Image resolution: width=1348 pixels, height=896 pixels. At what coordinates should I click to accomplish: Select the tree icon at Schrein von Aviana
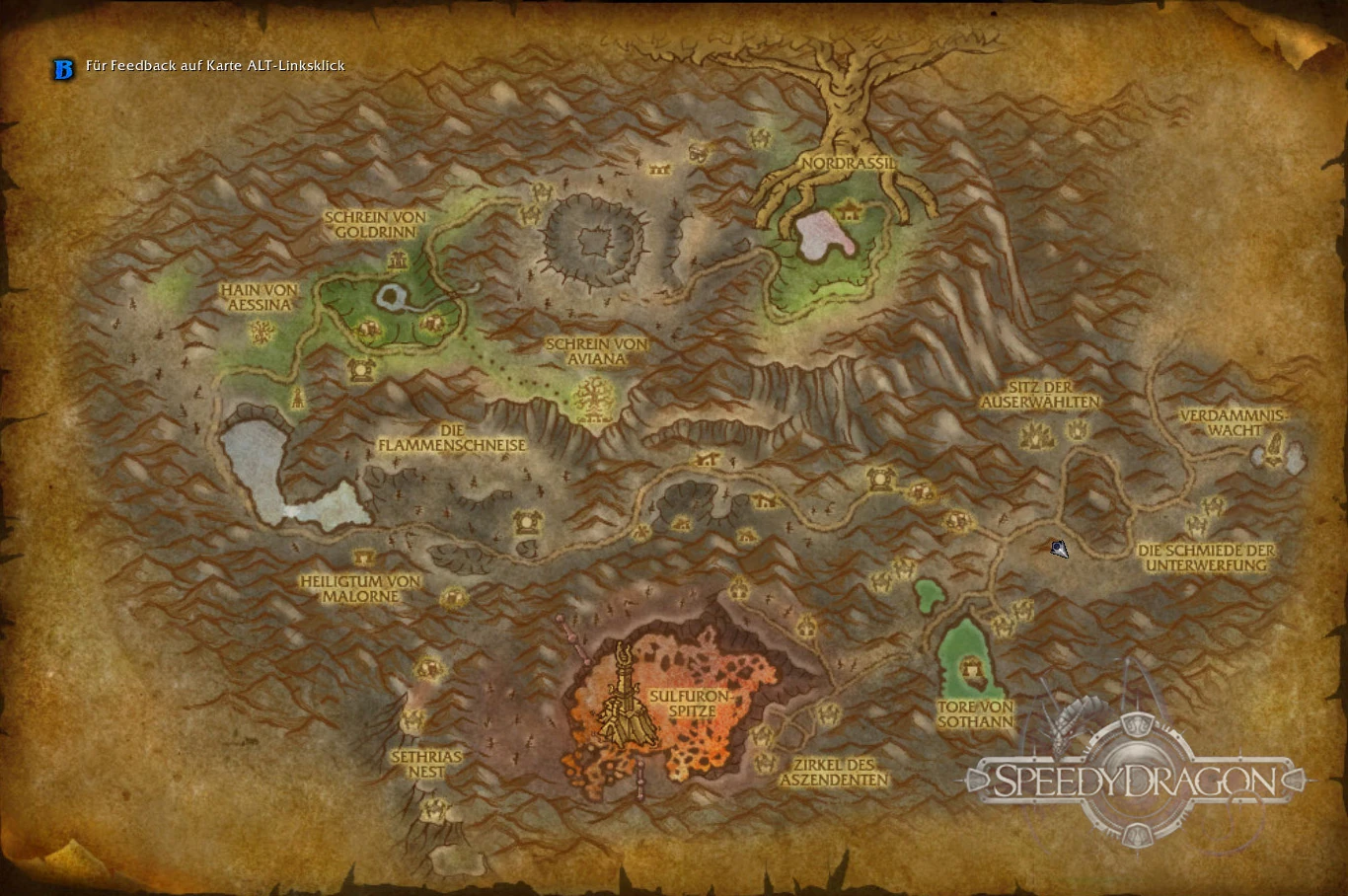[592, 394]
